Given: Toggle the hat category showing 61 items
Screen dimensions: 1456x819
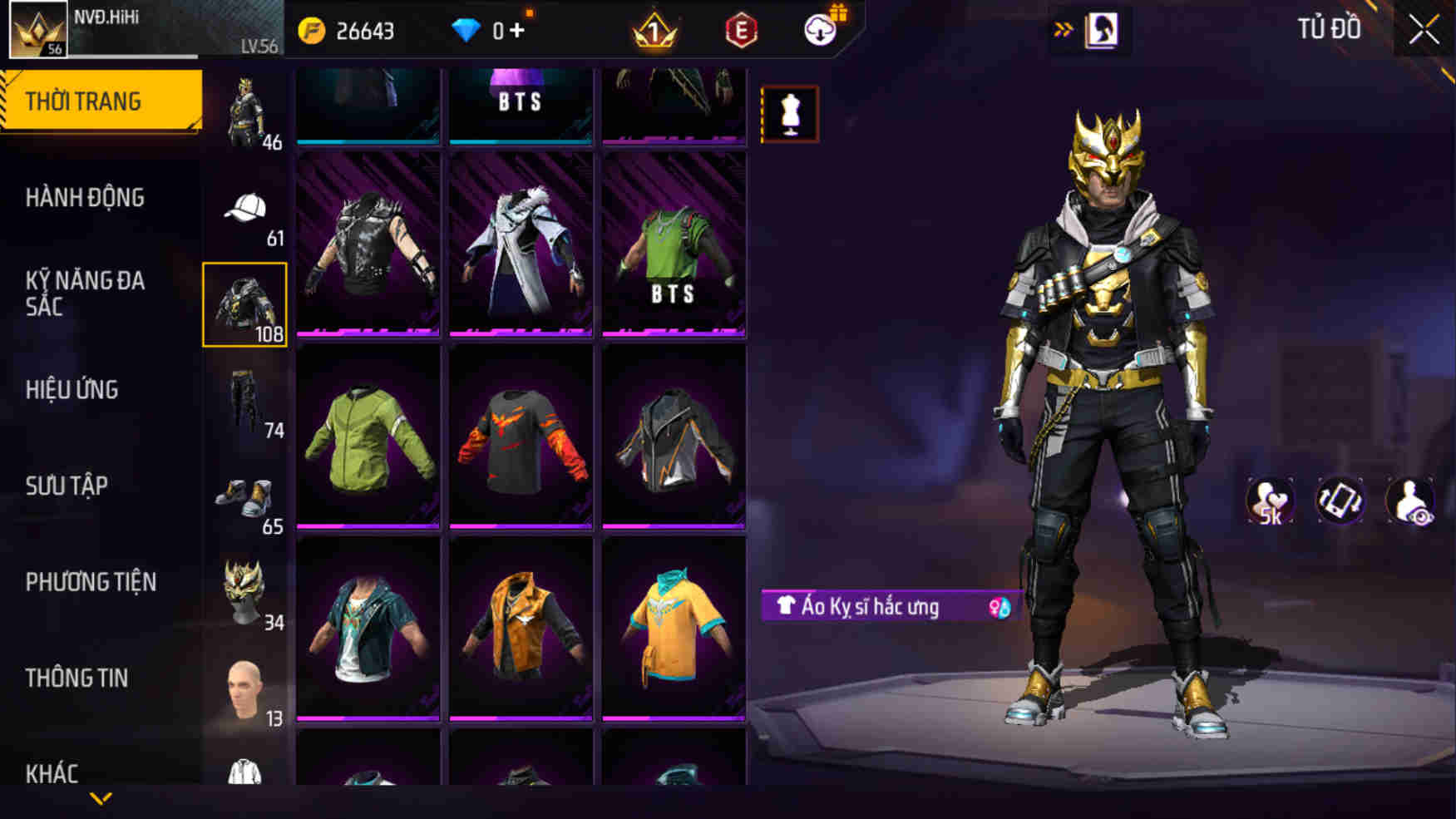Looking at the screenshot, I should pos(244,208).
